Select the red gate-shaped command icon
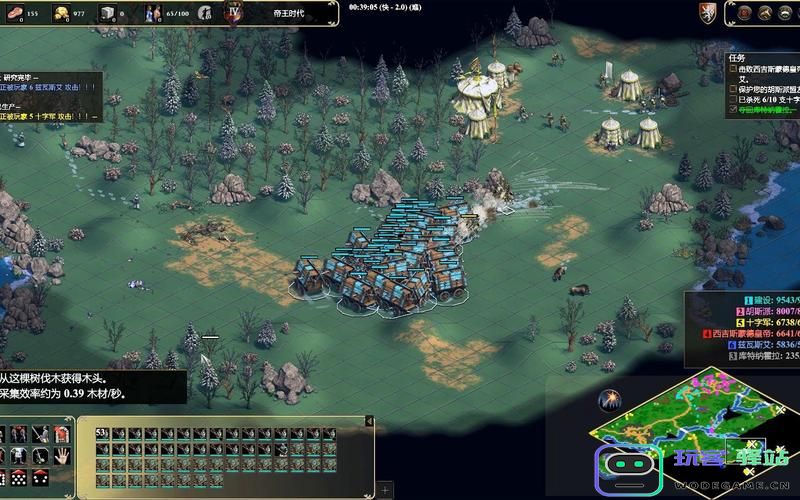 tap(61, 433)
